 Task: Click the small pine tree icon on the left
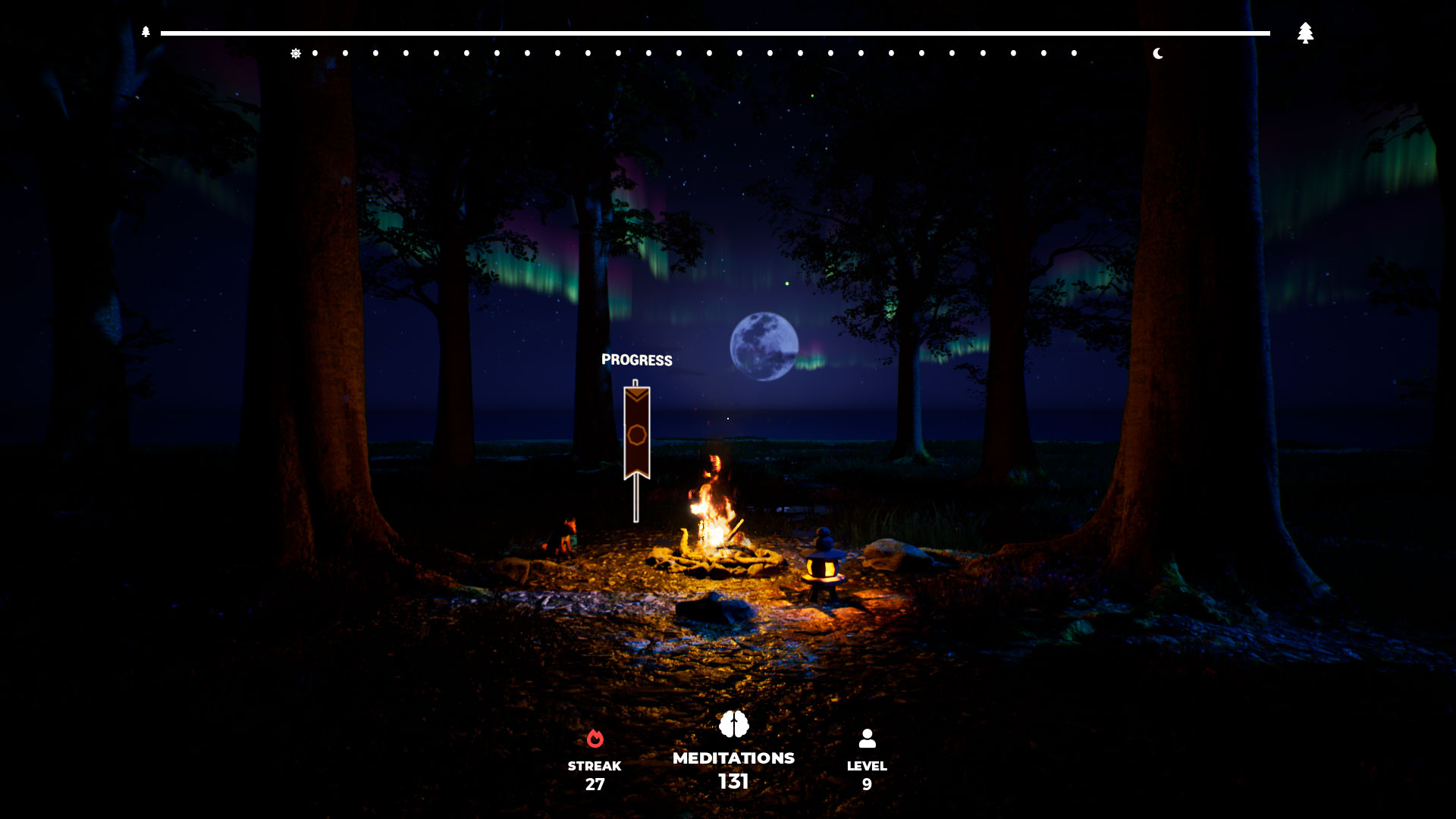click(145, 33)
